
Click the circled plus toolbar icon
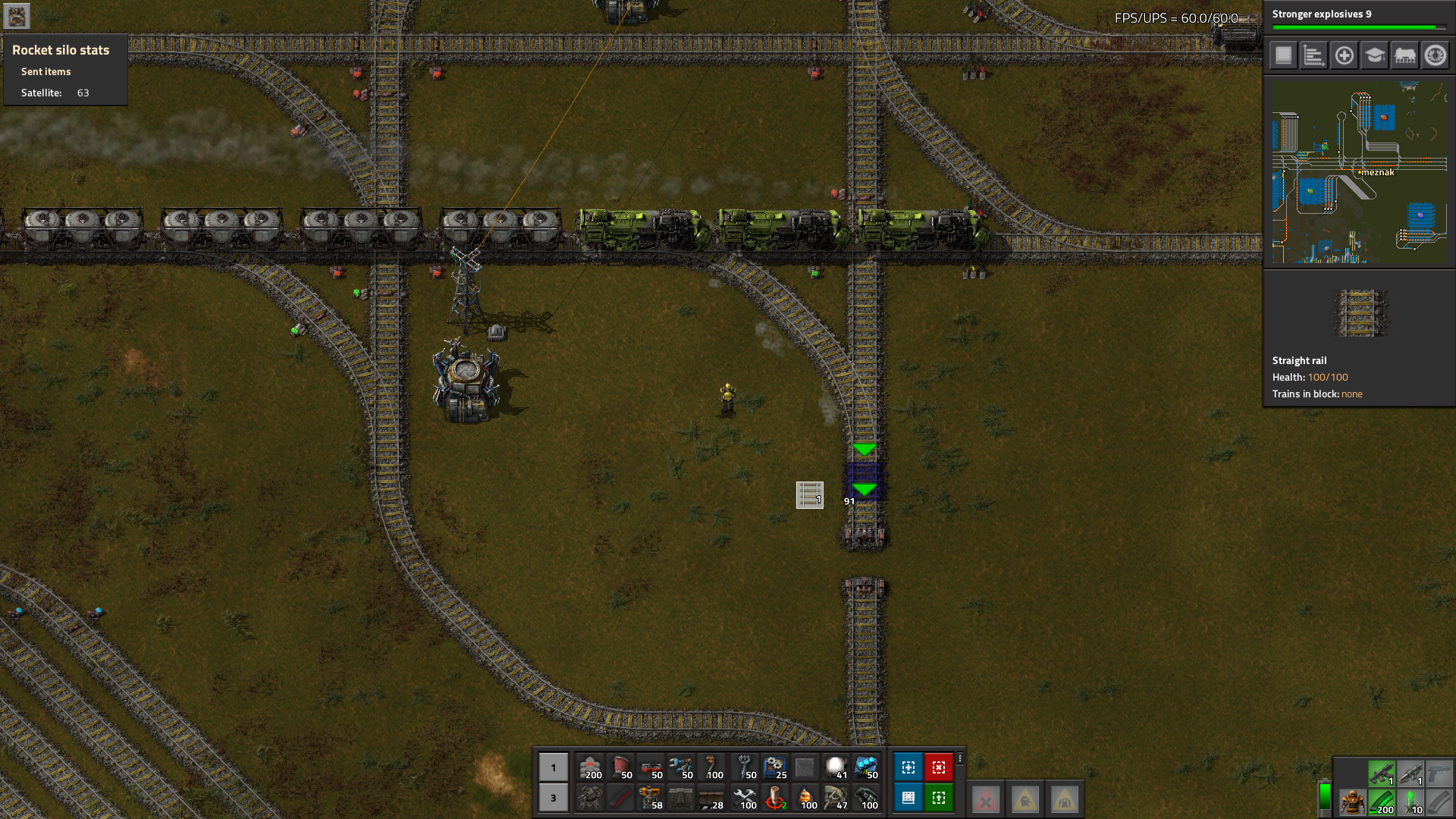tap(1344, 55)
